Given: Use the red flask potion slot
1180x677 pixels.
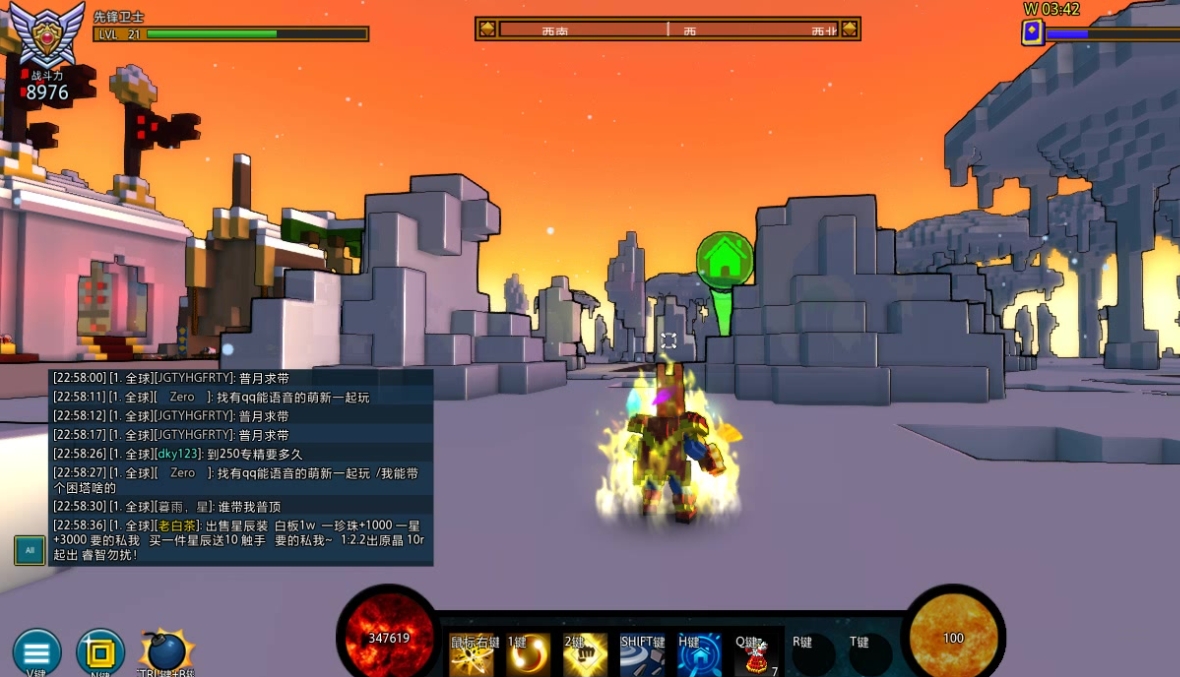Looking at the screenshot, I should point(755,654).
